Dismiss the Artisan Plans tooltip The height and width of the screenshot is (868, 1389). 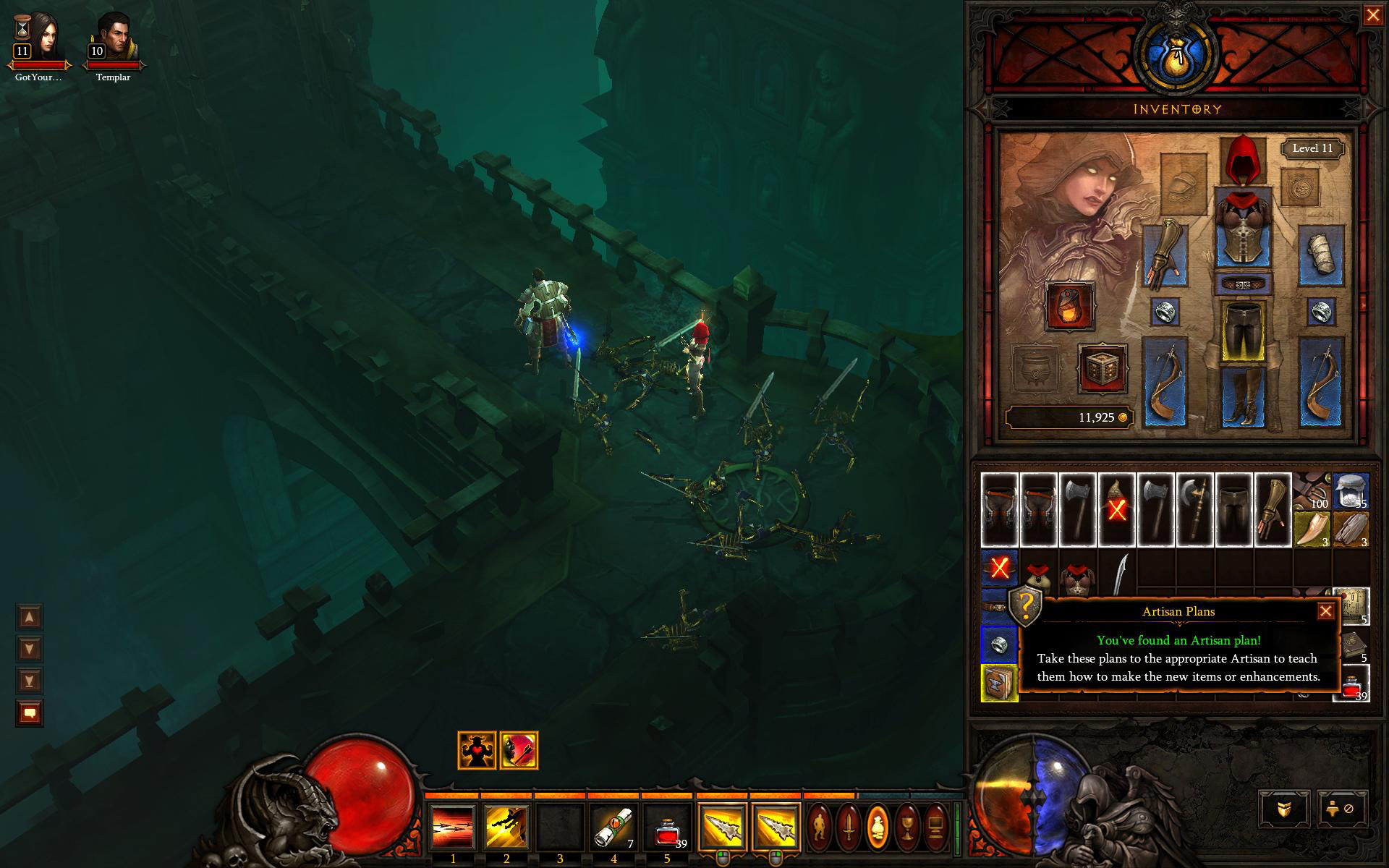point(1325,611)
